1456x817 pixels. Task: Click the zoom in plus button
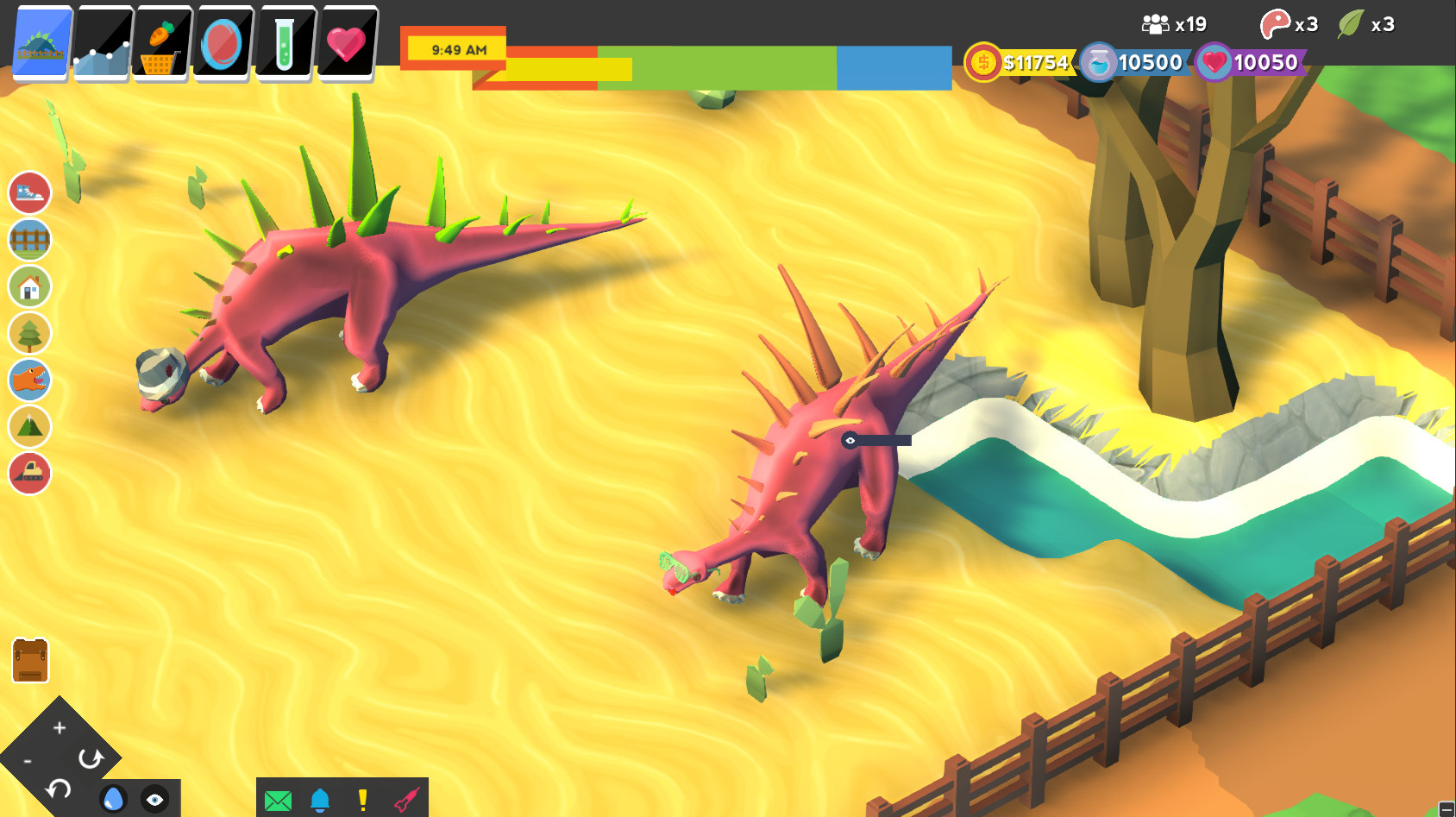click(59, 727)
